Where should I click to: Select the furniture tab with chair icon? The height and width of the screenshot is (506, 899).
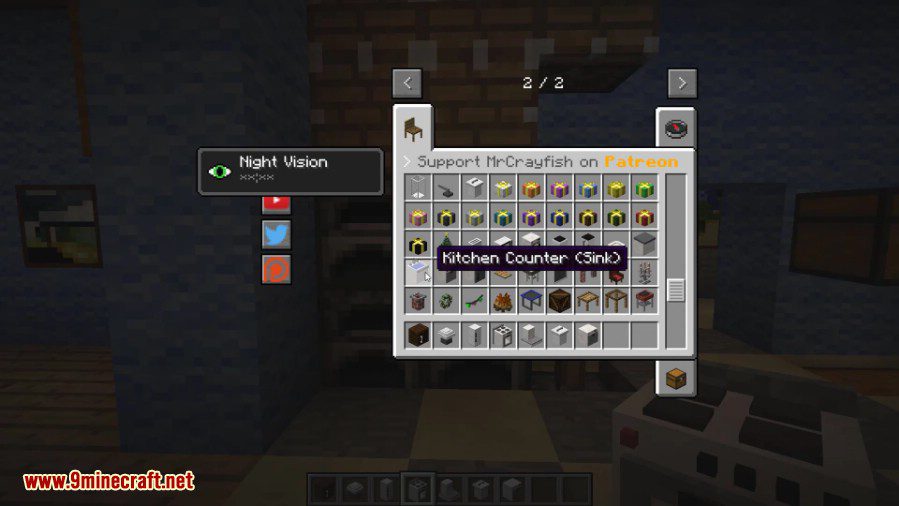click(412, 129)
